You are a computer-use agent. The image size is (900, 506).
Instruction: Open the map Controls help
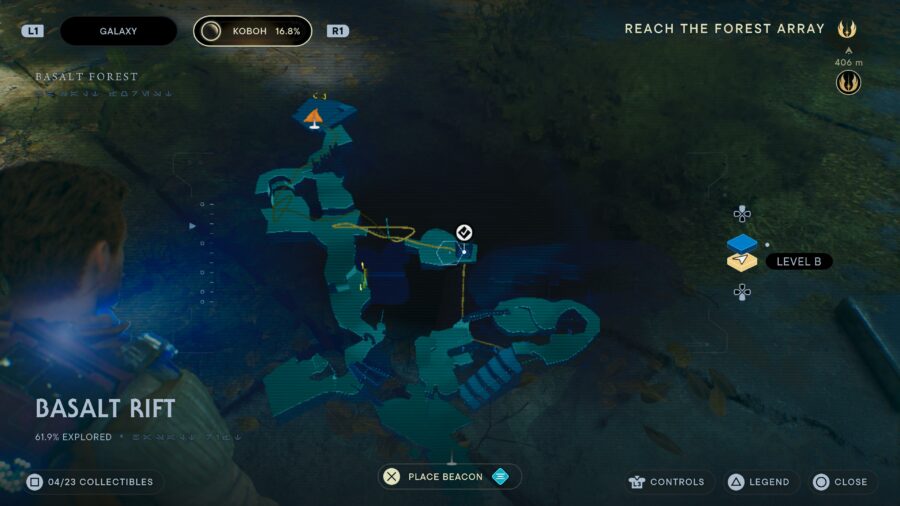click(x=669, y=482)
